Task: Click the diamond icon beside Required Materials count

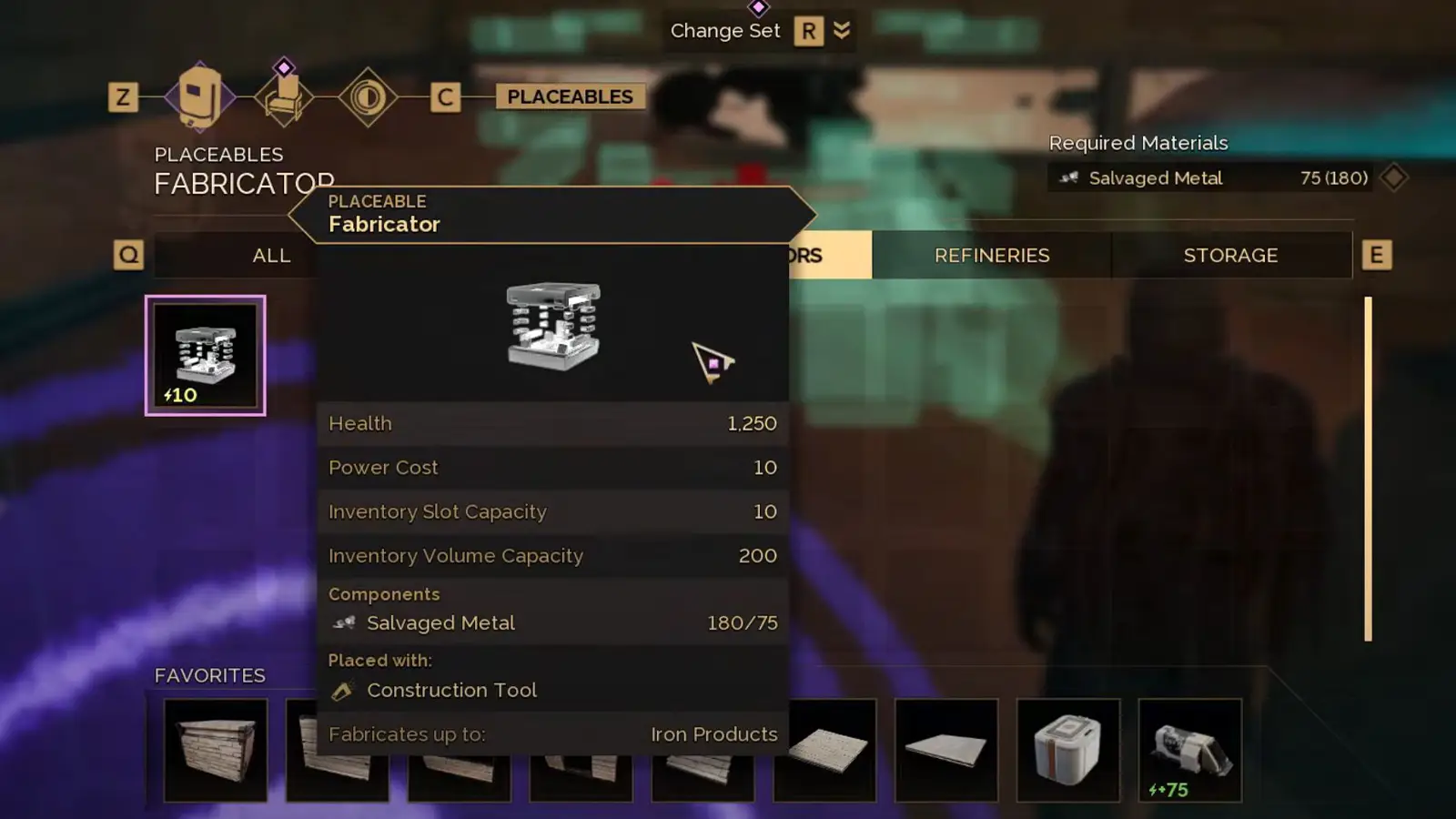Action: (1396, 178)
